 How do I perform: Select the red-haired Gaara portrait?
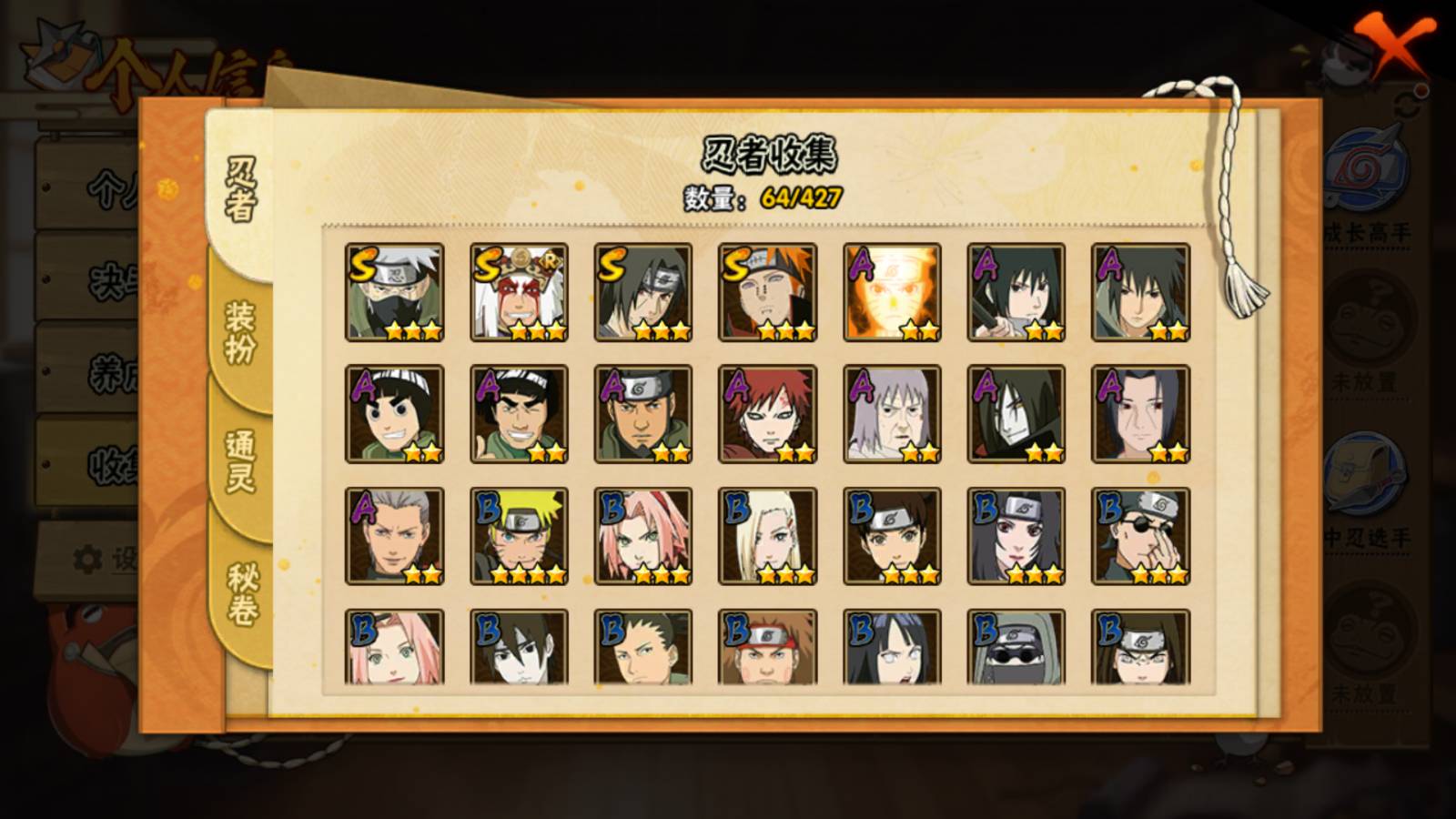768,414
